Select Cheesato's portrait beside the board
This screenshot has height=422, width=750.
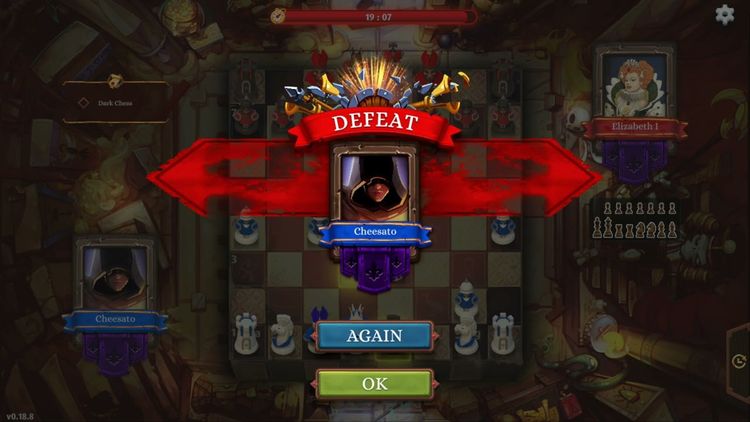[x=112, y=276]
